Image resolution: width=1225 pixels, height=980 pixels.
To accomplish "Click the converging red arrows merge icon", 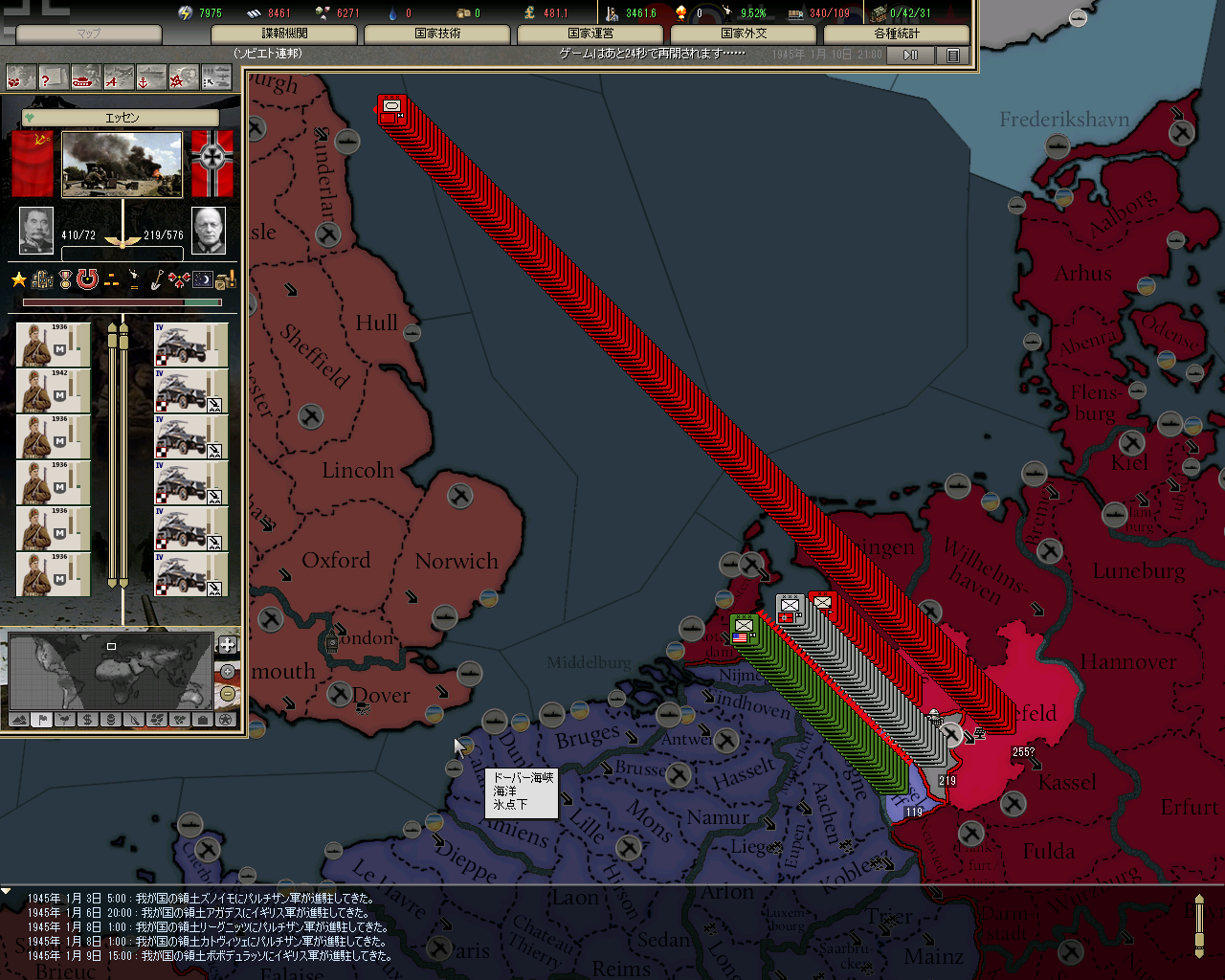I will point(179,279).
